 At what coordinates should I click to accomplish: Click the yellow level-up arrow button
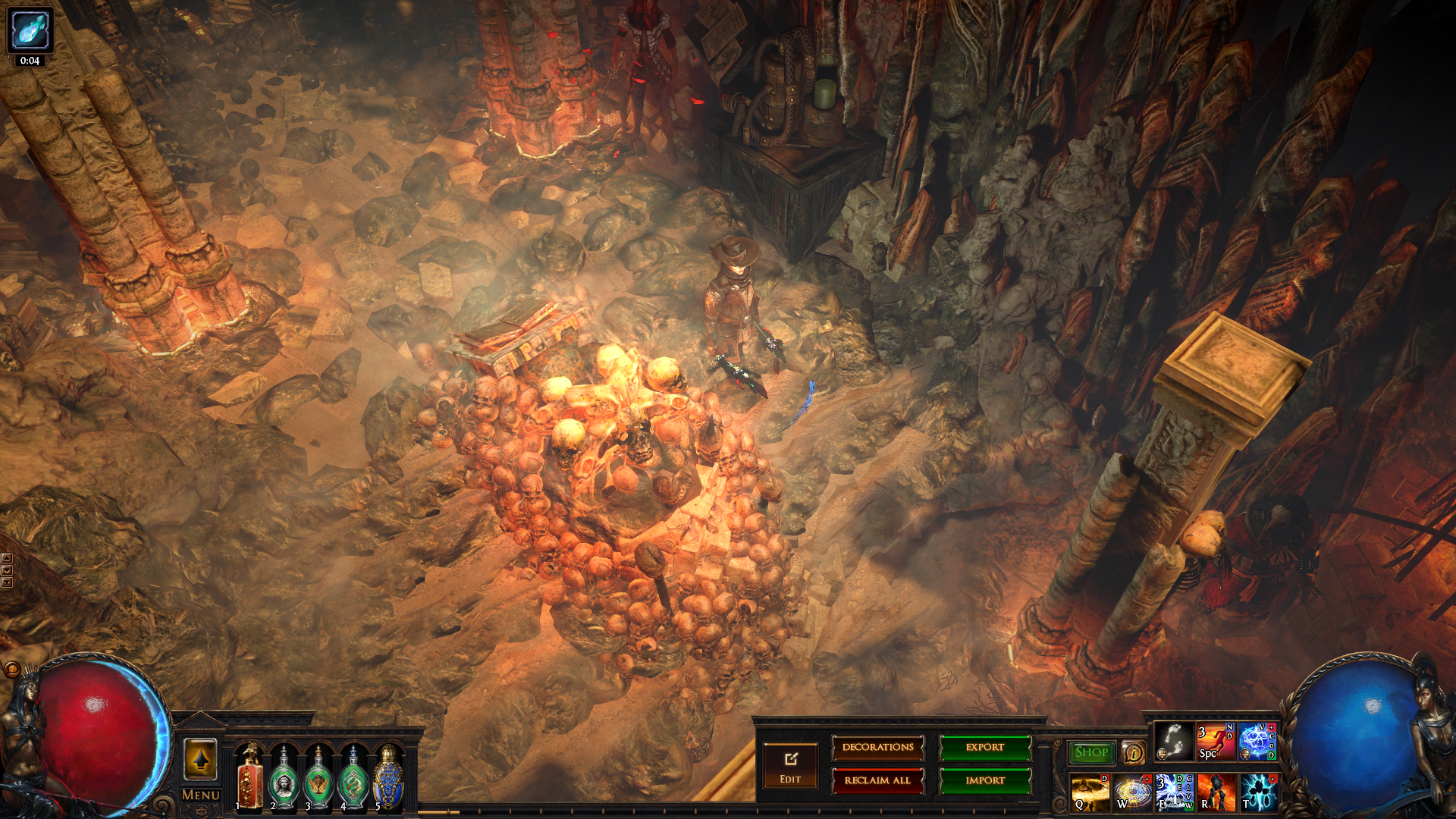[201, 759]
